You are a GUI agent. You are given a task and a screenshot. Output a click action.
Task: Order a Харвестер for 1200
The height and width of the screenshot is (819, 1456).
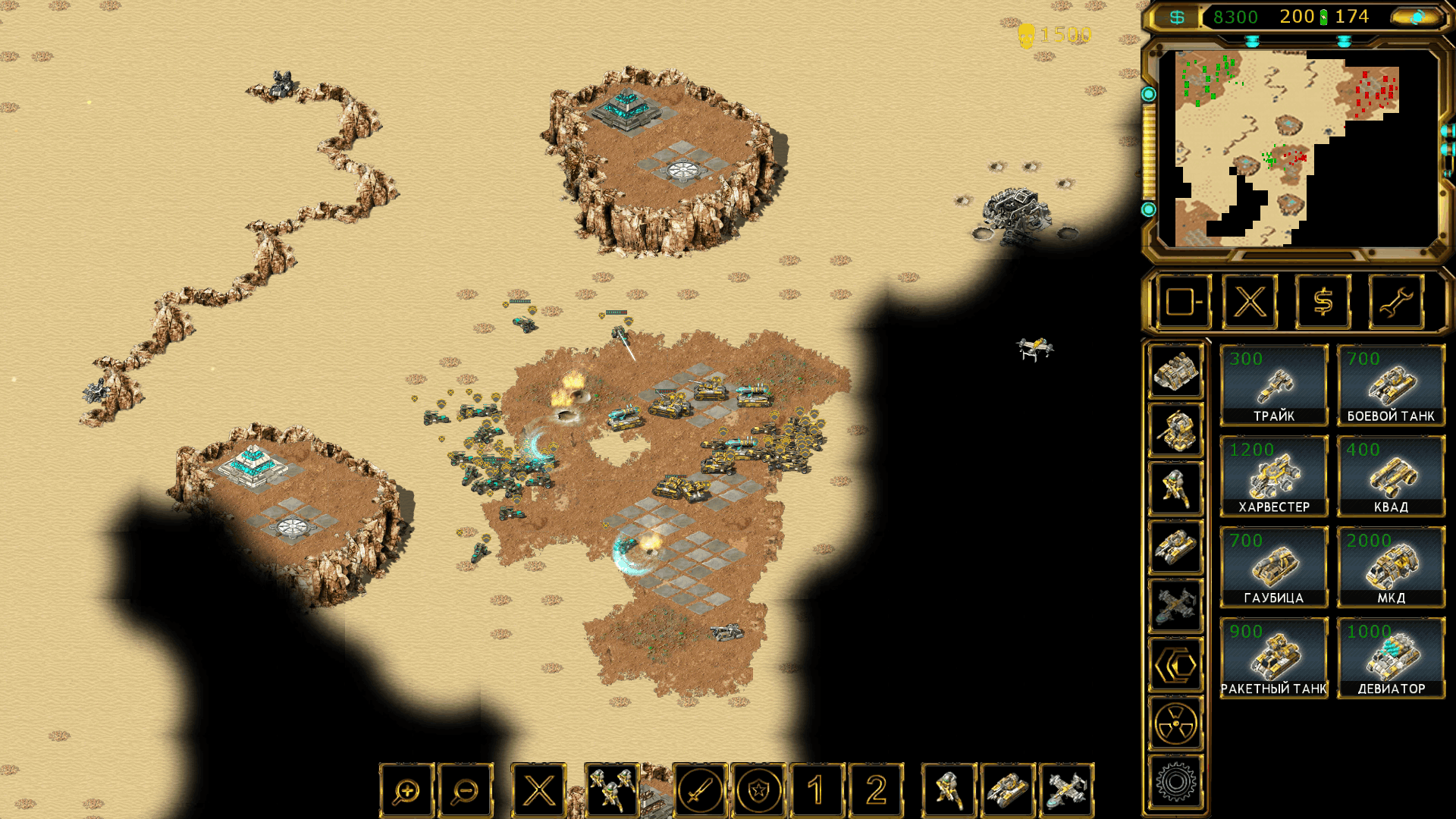(x=1274, y=476)
